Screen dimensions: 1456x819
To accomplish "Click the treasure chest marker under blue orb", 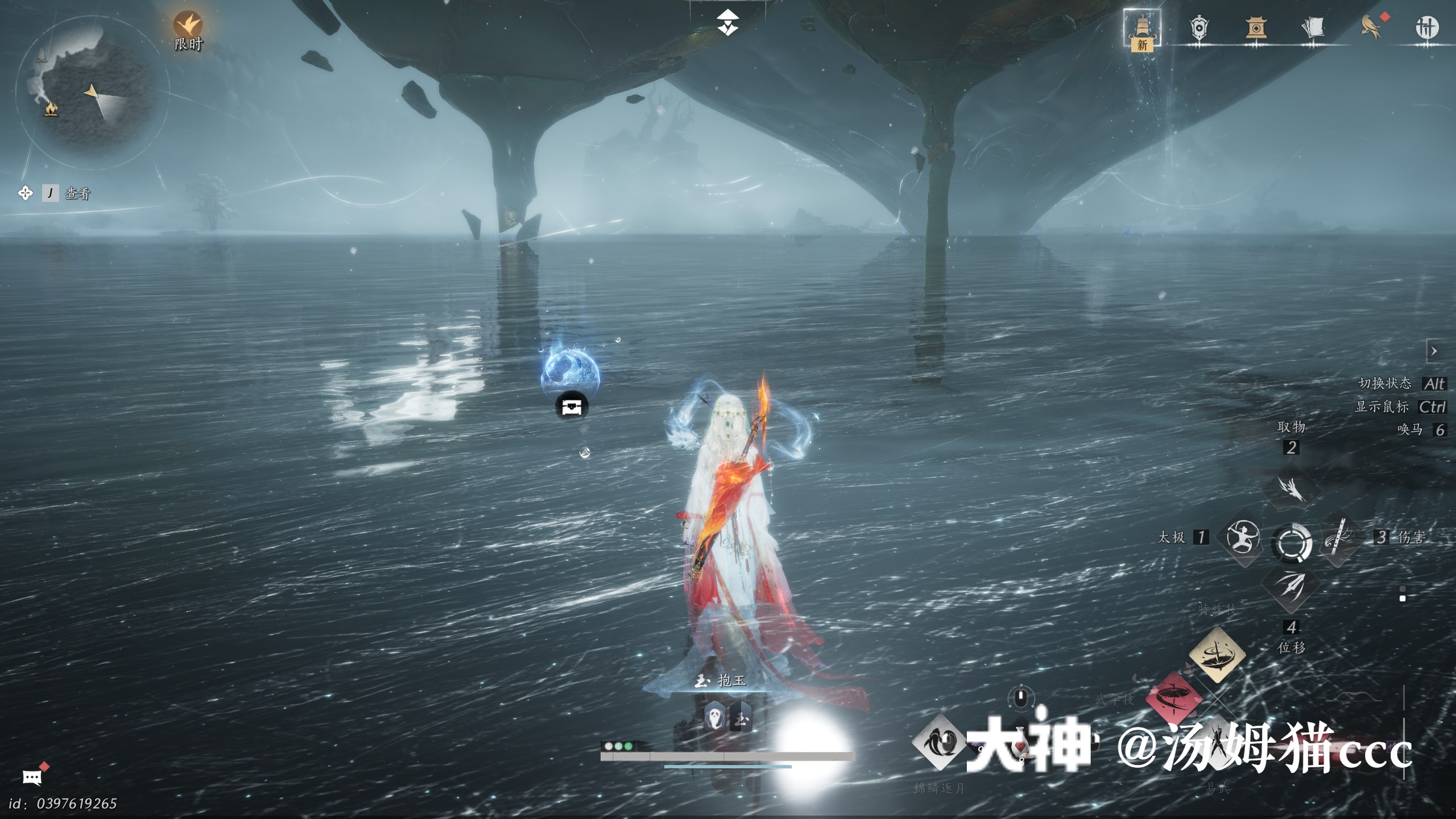I will pyautogui.click(x=571, y=407).
